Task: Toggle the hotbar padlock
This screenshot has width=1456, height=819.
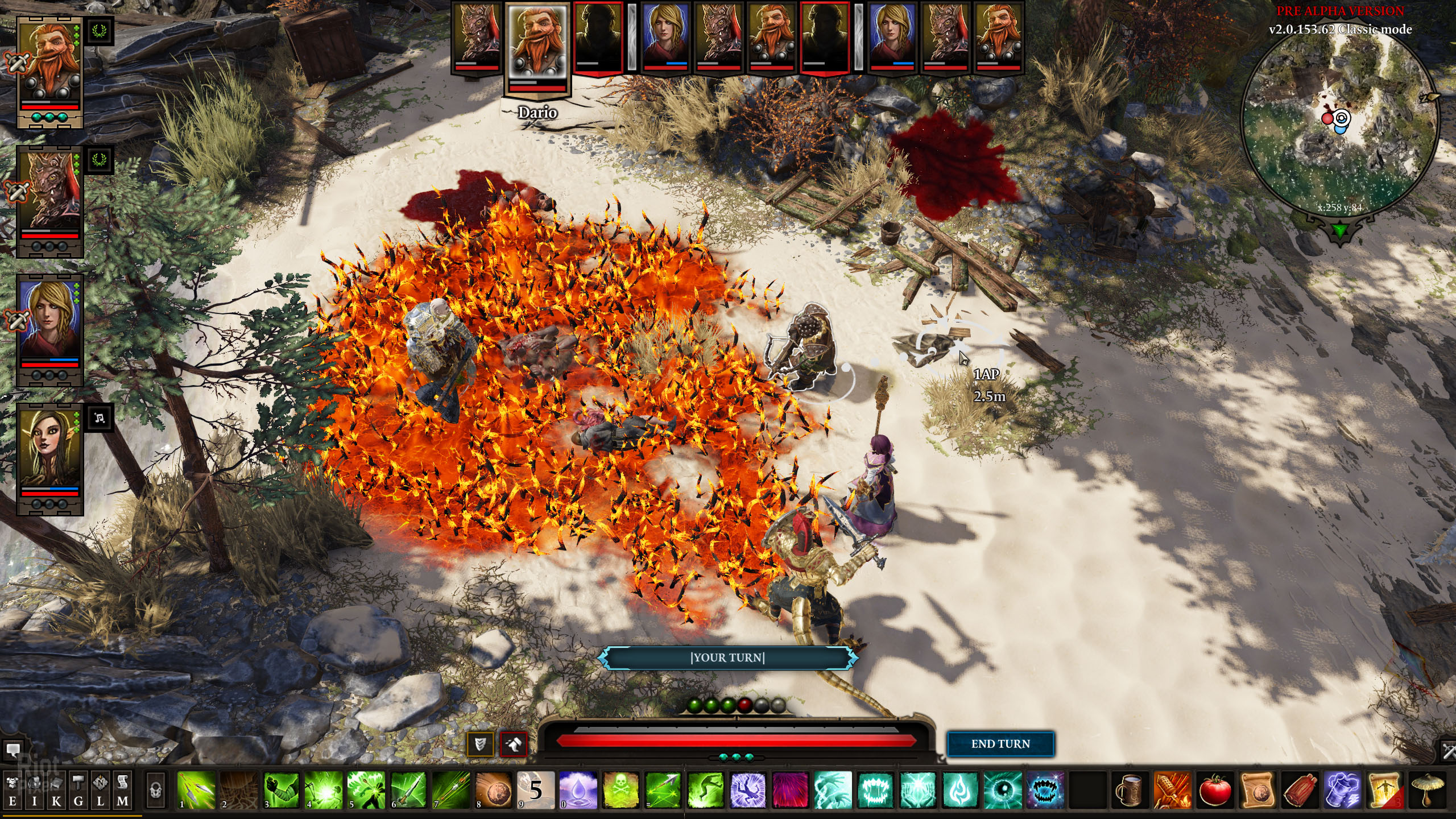Action: (x=155, y=791)
